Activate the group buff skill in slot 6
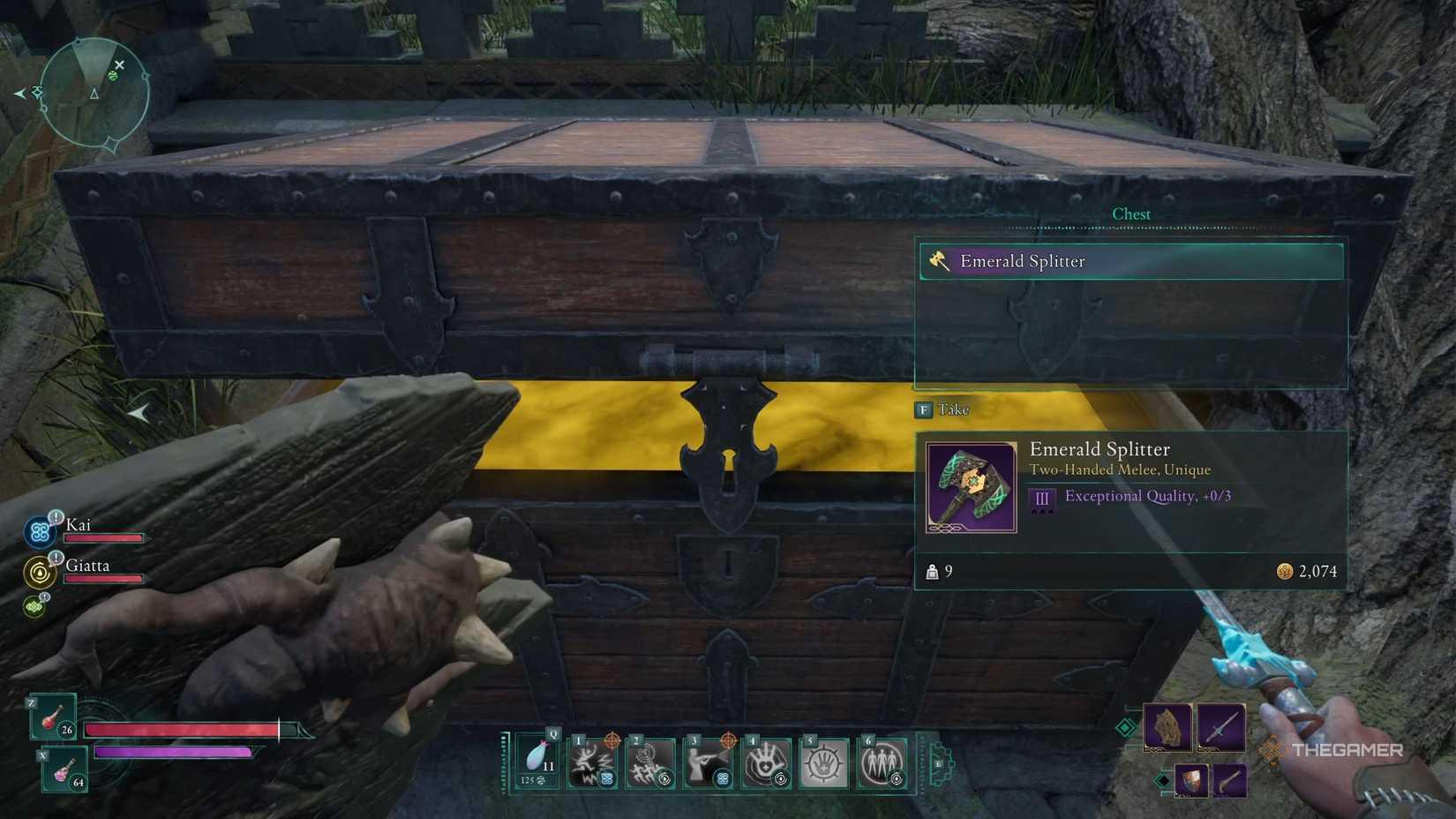Image resolution: width=1456 pixels, height=819 pixels. [x=882, y=761]
